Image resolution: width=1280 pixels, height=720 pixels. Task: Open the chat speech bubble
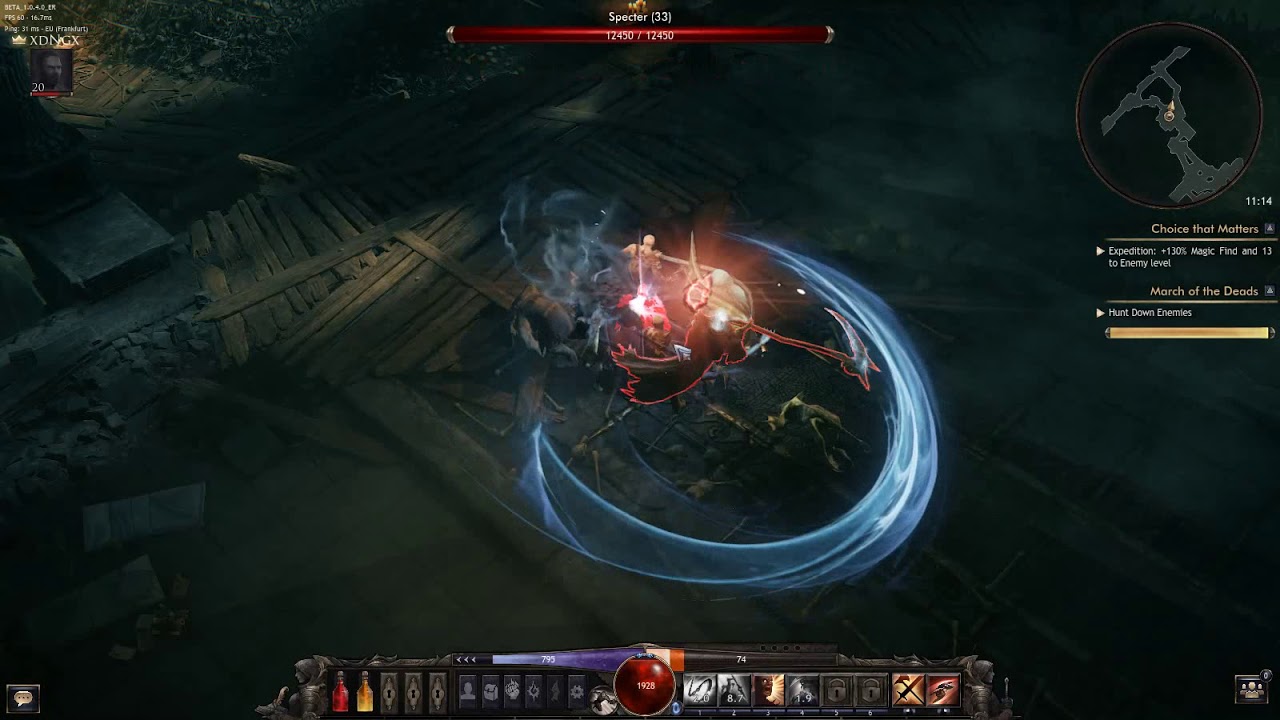click(x=23, y=697)
